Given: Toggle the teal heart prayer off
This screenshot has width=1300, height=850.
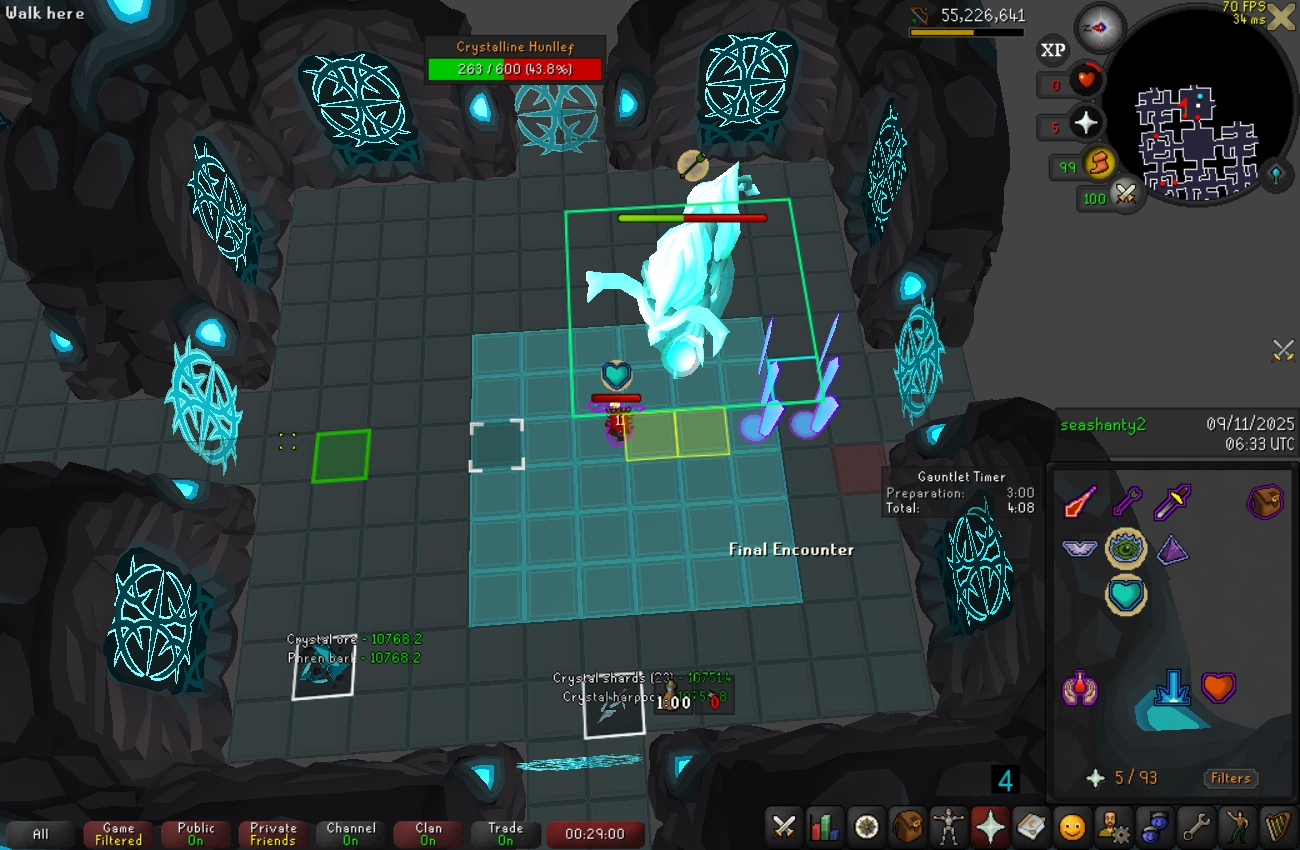Looking at the screenshot, I should pos(1125,595).
